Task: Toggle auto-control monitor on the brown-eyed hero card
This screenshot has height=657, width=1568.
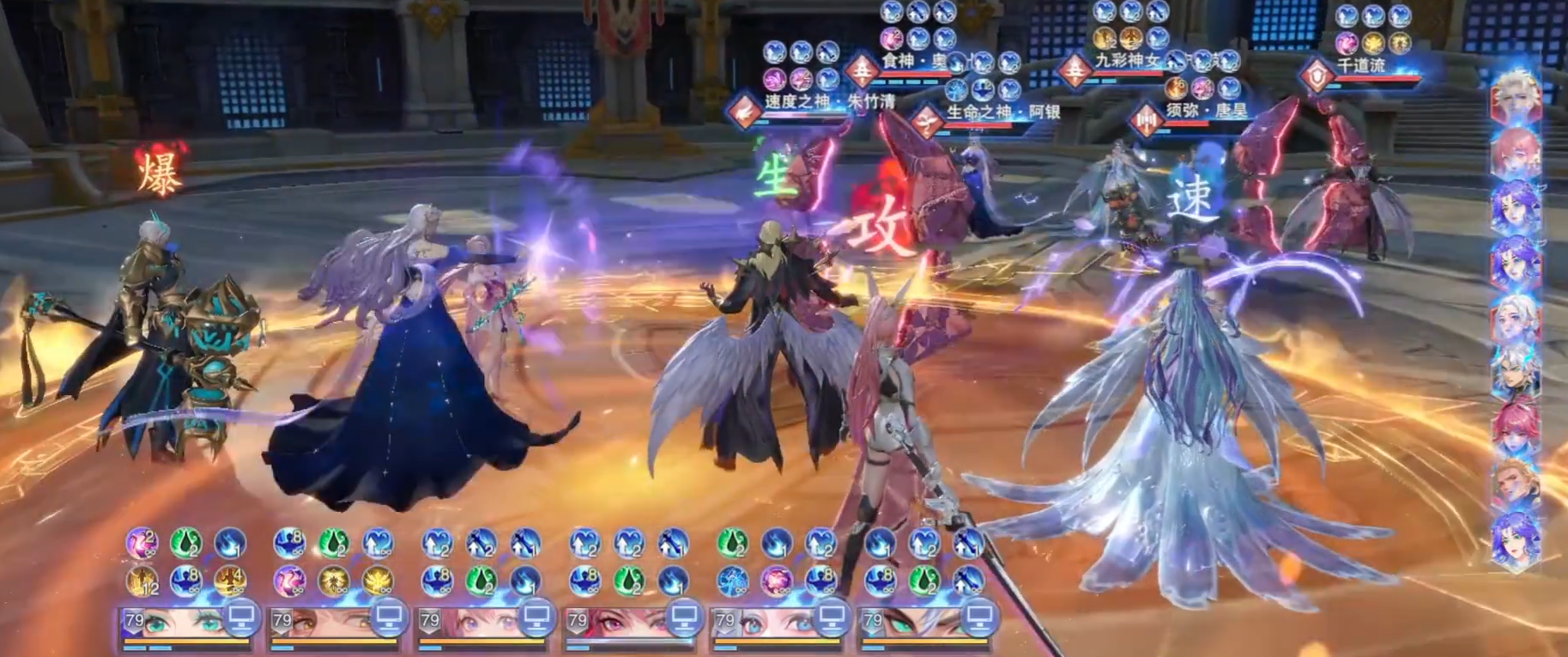Action: tap(389, 617)
